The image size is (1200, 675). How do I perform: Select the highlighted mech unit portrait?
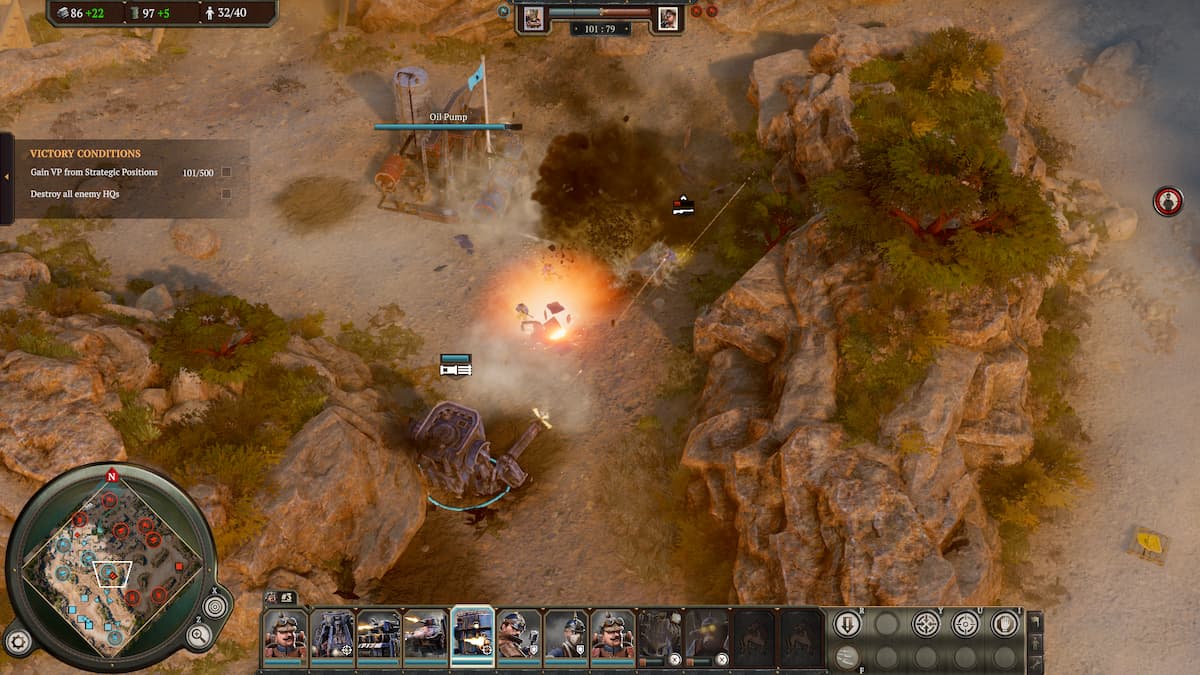pos(472,634)
